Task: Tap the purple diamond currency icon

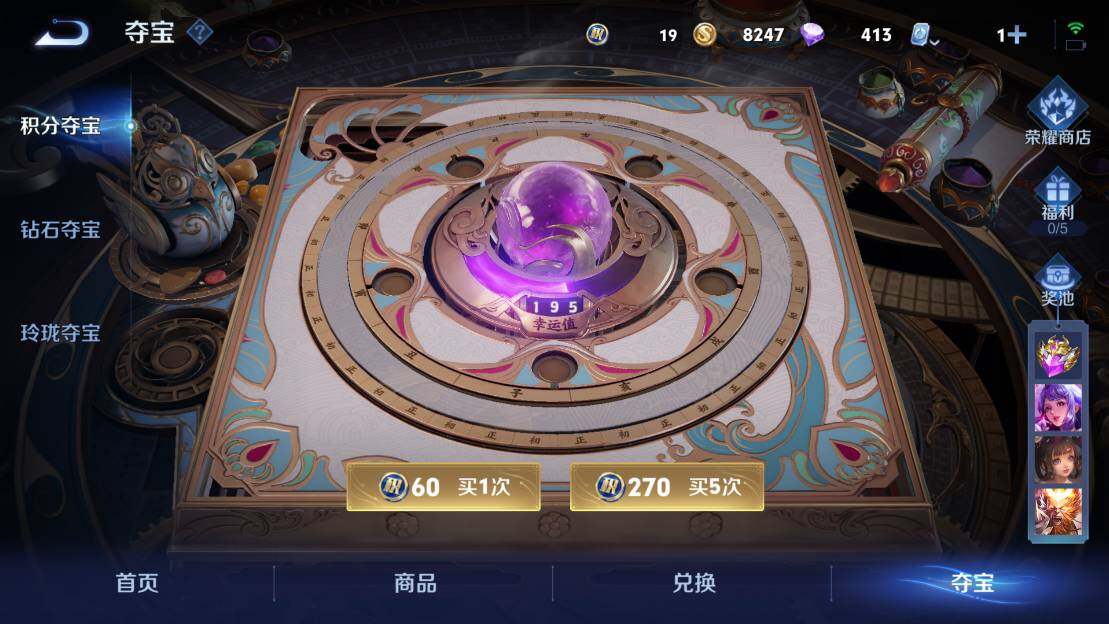Action: (x=813, y=35)
